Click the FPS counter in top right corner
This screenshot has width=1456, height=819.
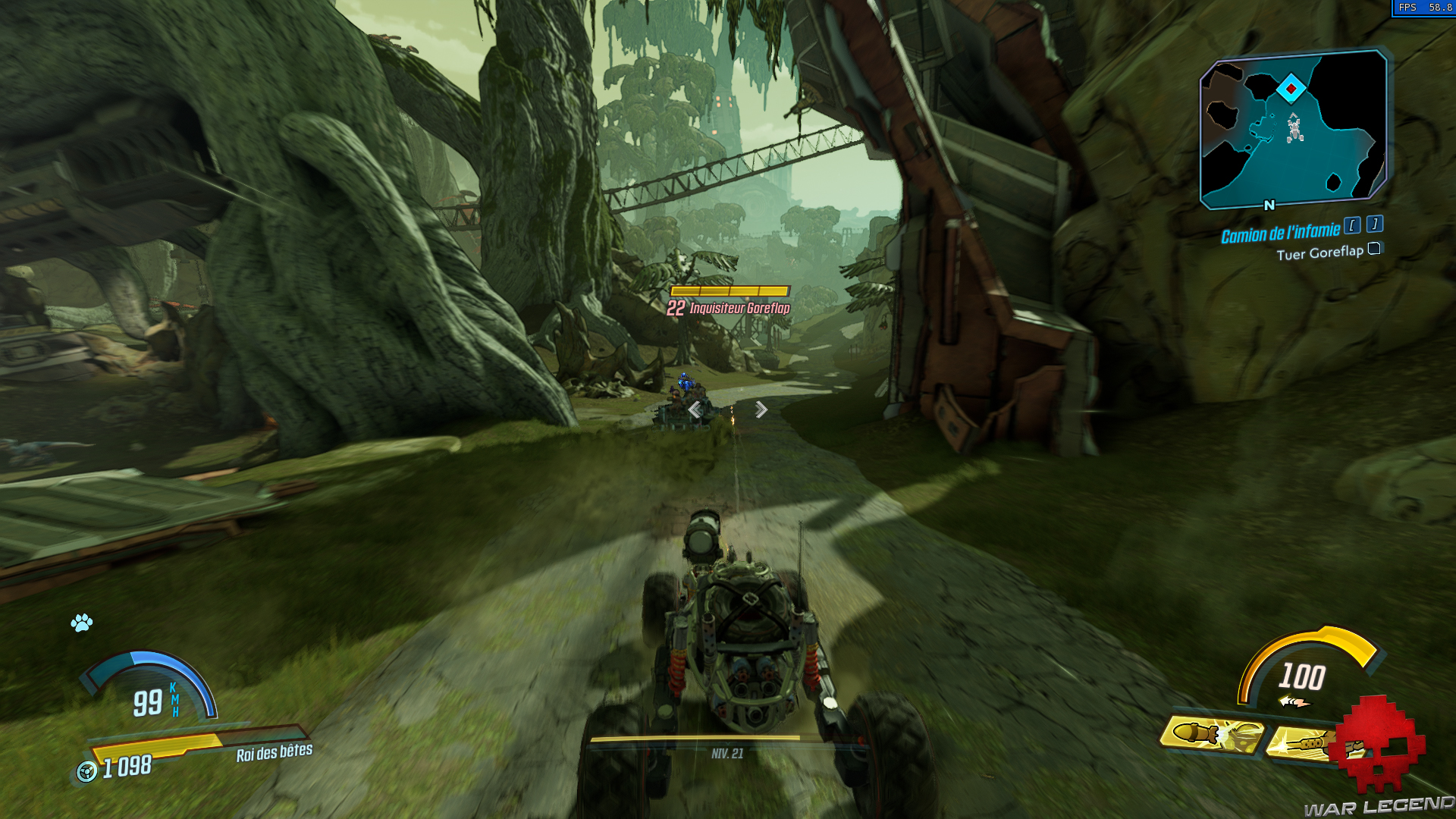[x=1424, y=8]
